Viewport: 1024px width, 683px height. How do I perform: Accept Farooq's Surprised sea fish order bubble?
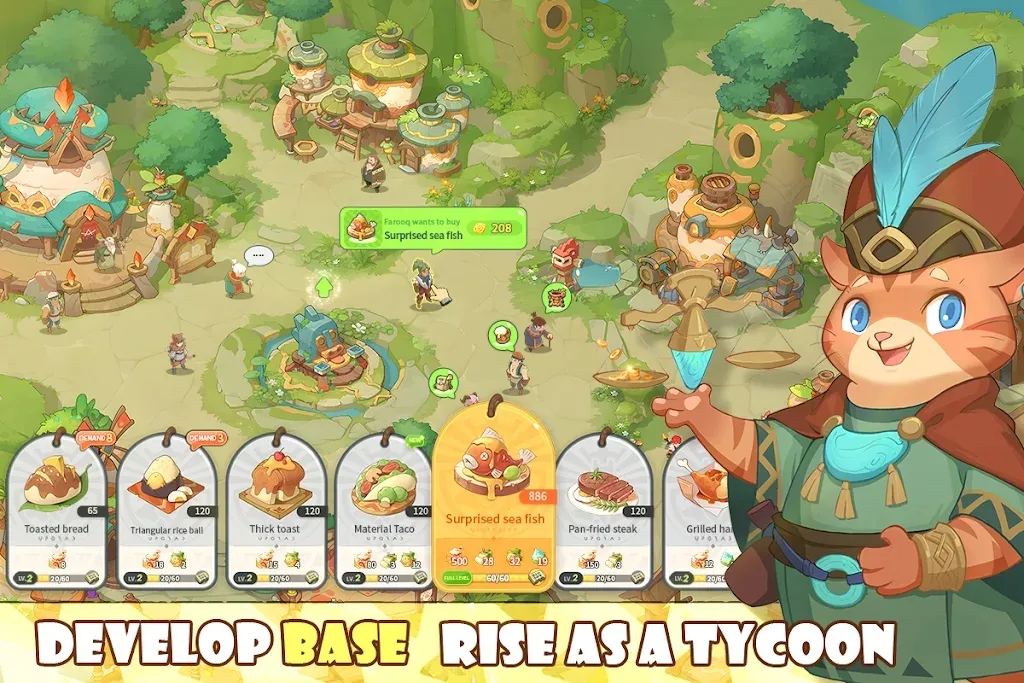(x=433, y=230)
